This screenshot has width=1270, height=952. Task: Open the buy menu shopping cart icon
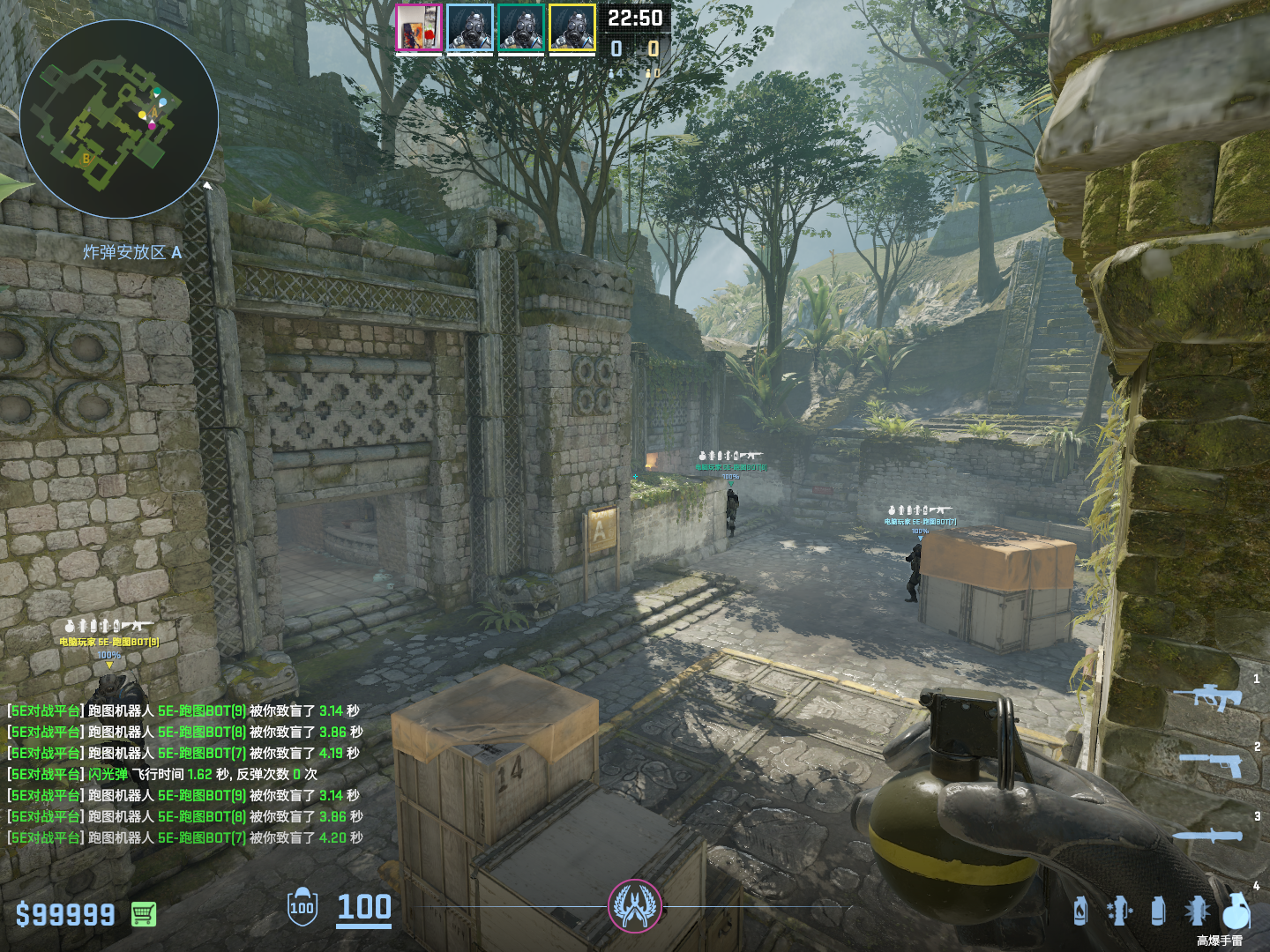pyautogui.click(x=144, y=914)
